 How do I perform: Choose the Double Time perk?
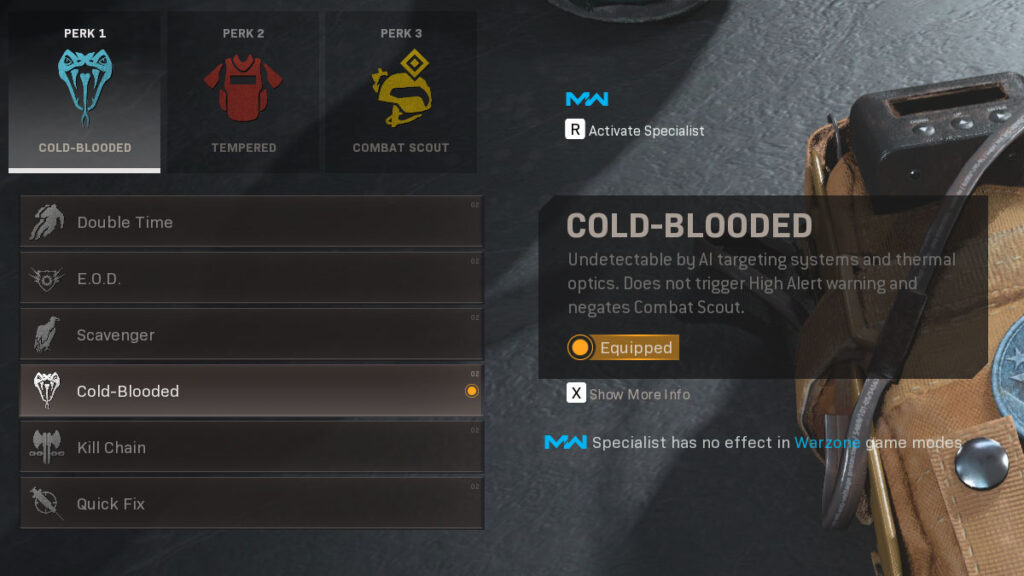point(251,222)
